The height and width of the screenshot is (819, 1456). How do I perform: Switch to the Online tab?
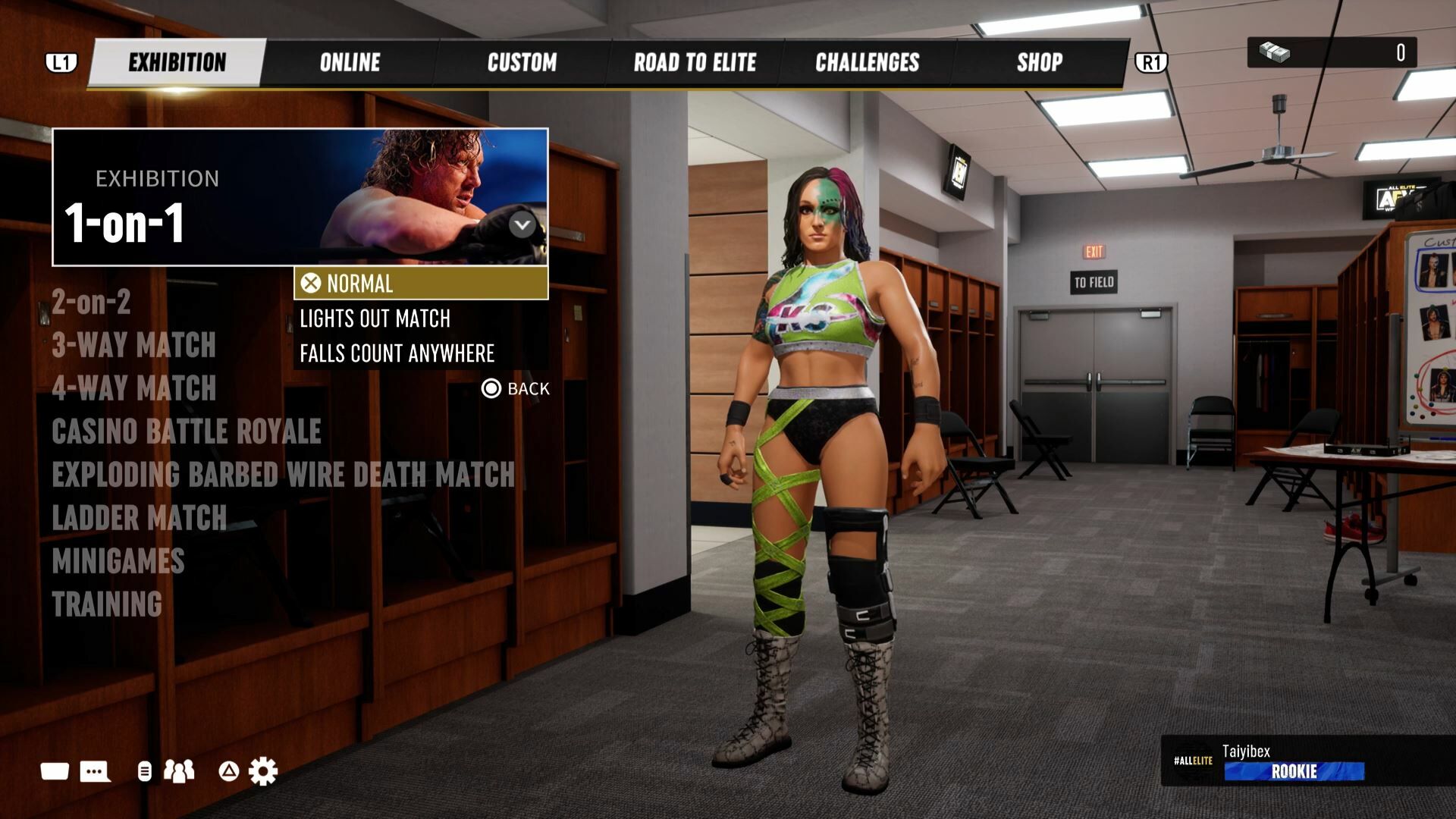pos(350,62)
